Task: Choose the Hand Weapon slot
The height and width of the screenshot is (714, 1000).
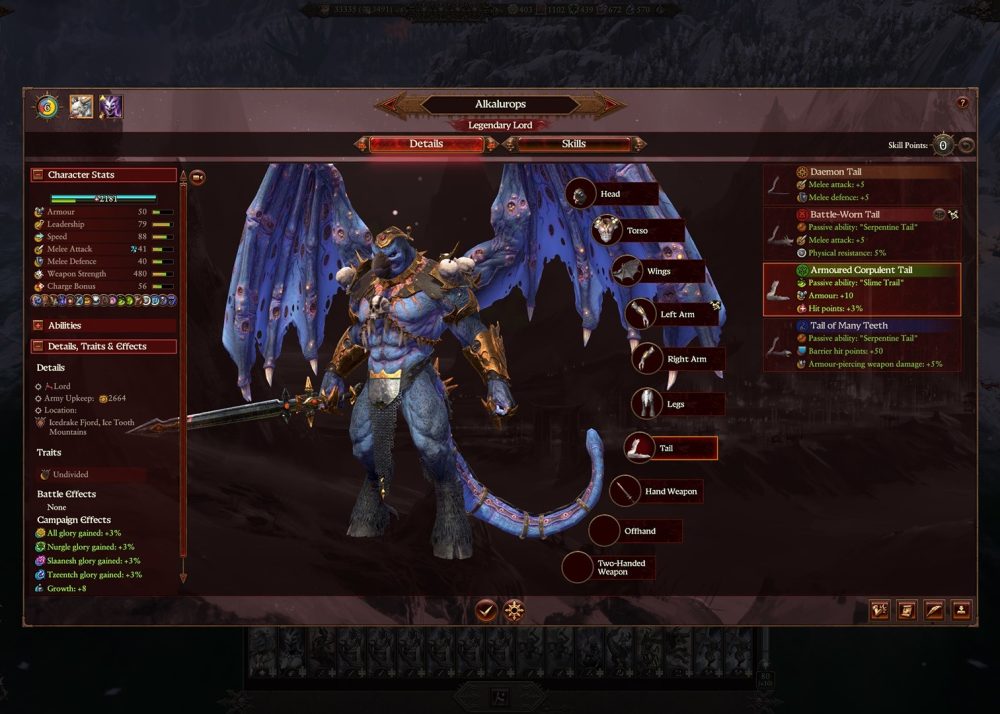Action: 668,491
